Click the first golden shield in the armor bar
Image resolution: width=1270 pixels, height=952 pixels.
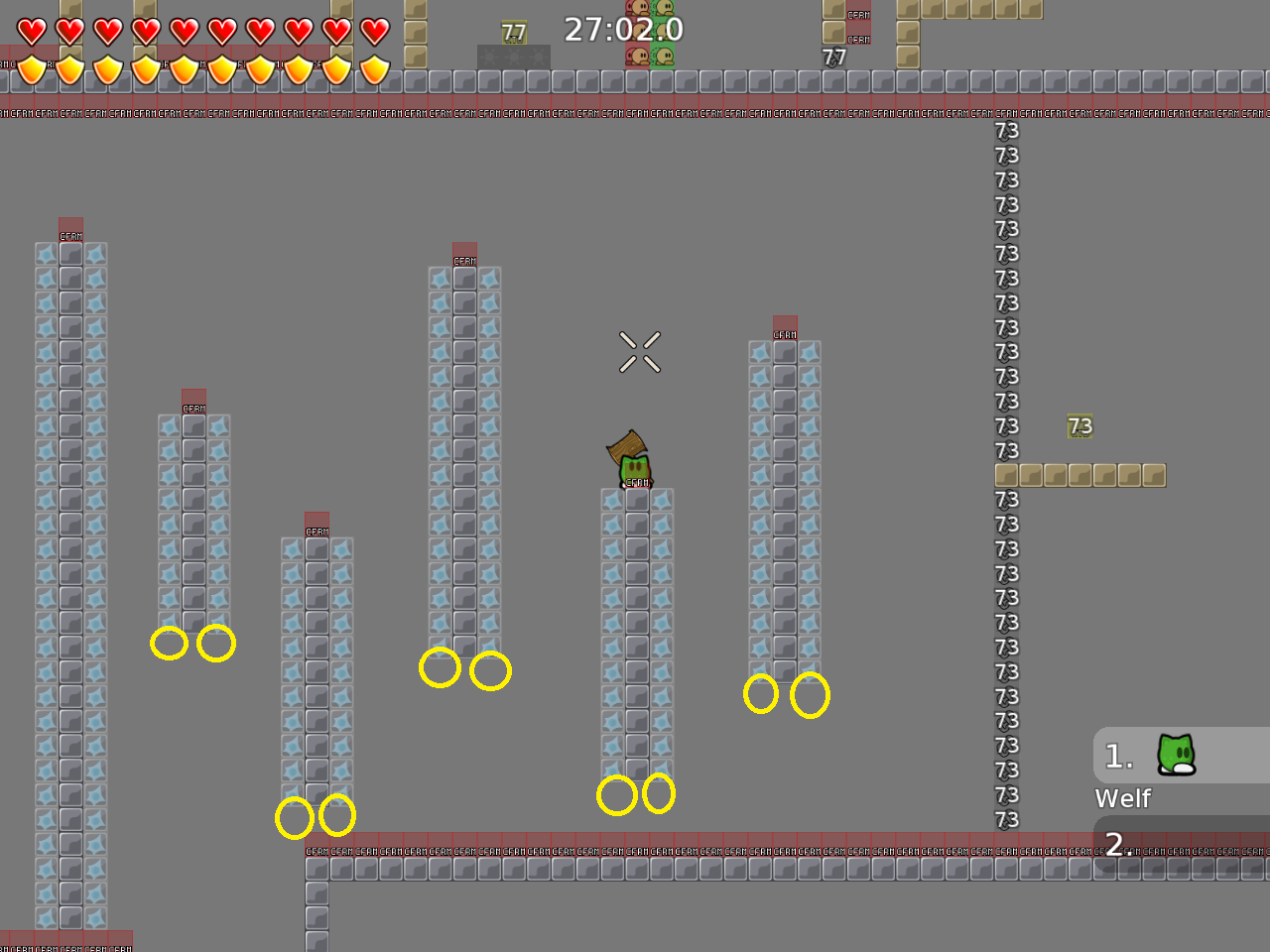[30, 71]
